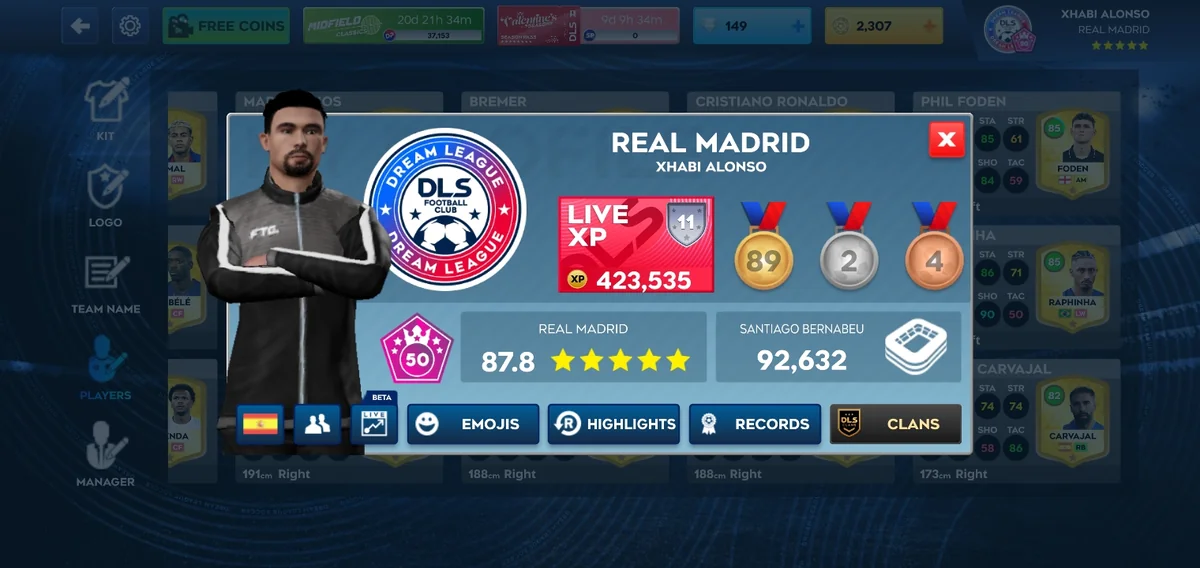Add more gems with the plus button
The width and height of the screenshot is (1200, 568).
pyautogui.click(x=798, y=26)
